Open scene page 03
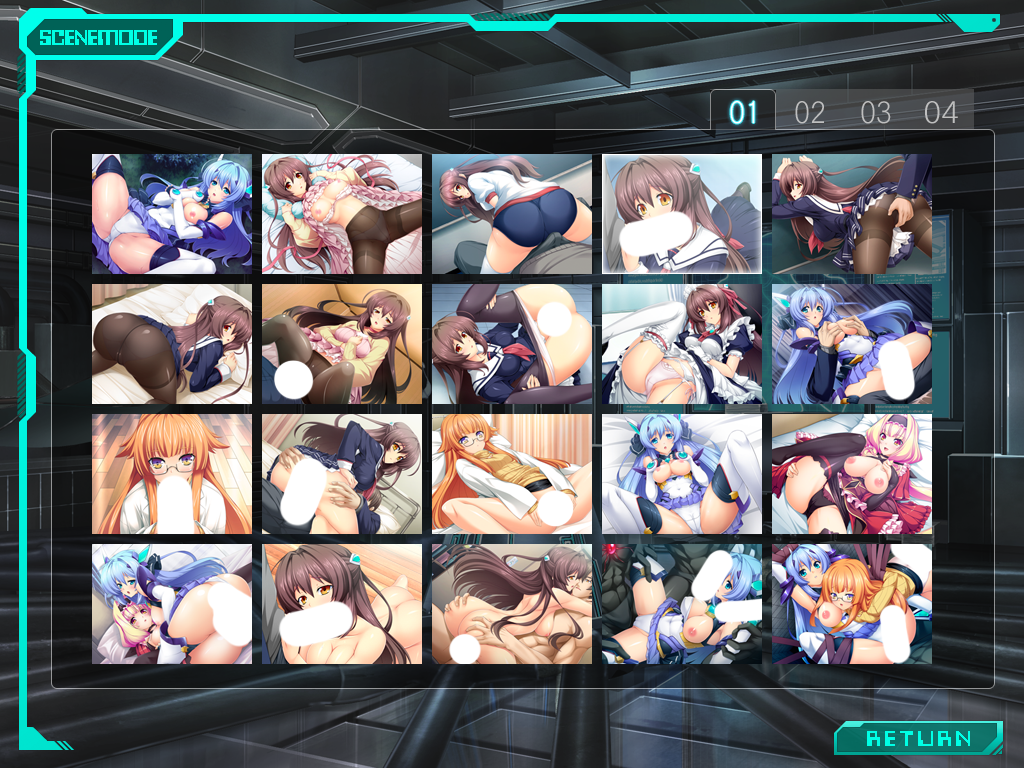This screenshot has width=1024, height=768. click(875, 113)
